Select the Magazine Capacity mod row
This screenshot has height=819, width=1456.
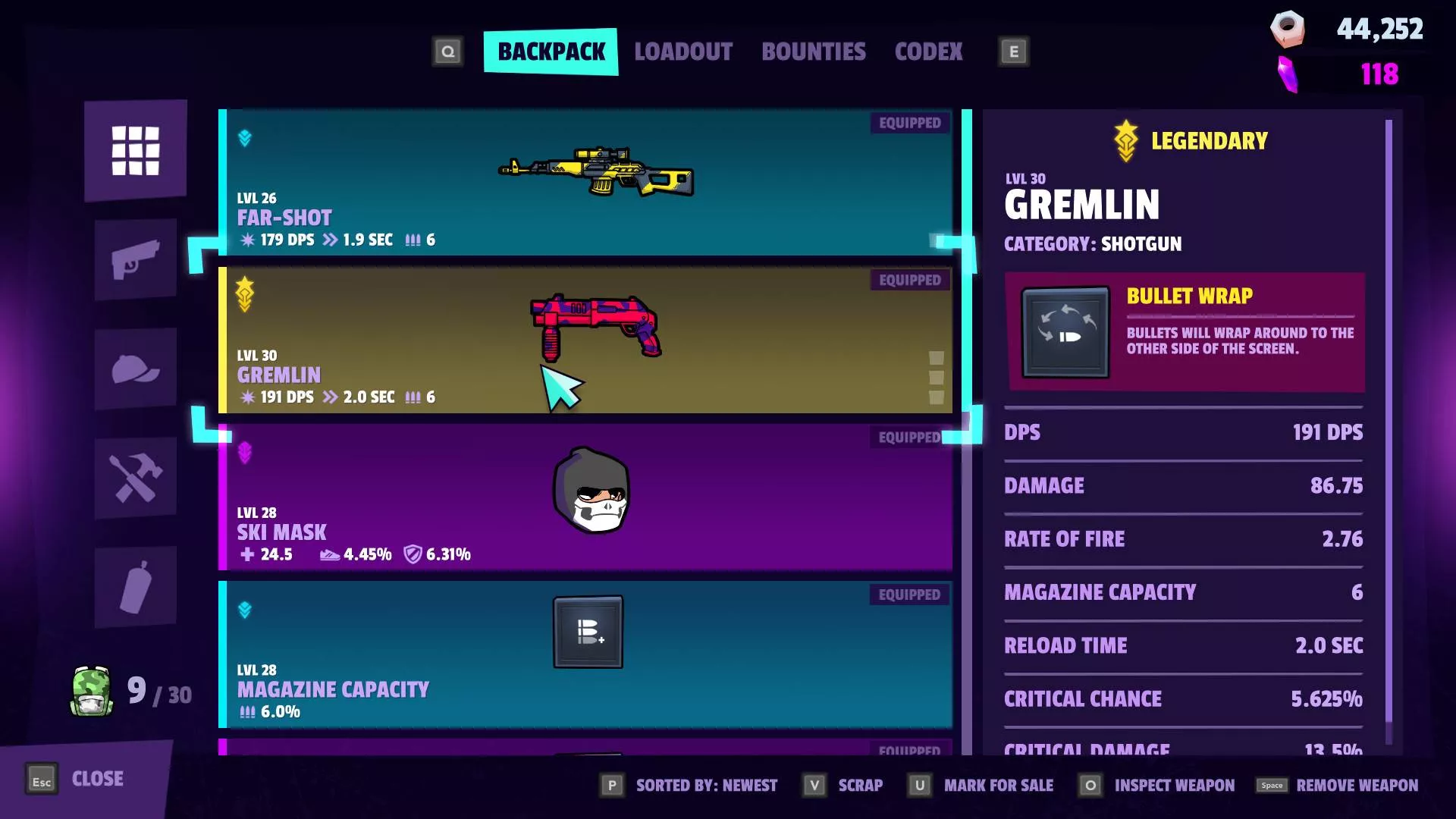(584, 654)
